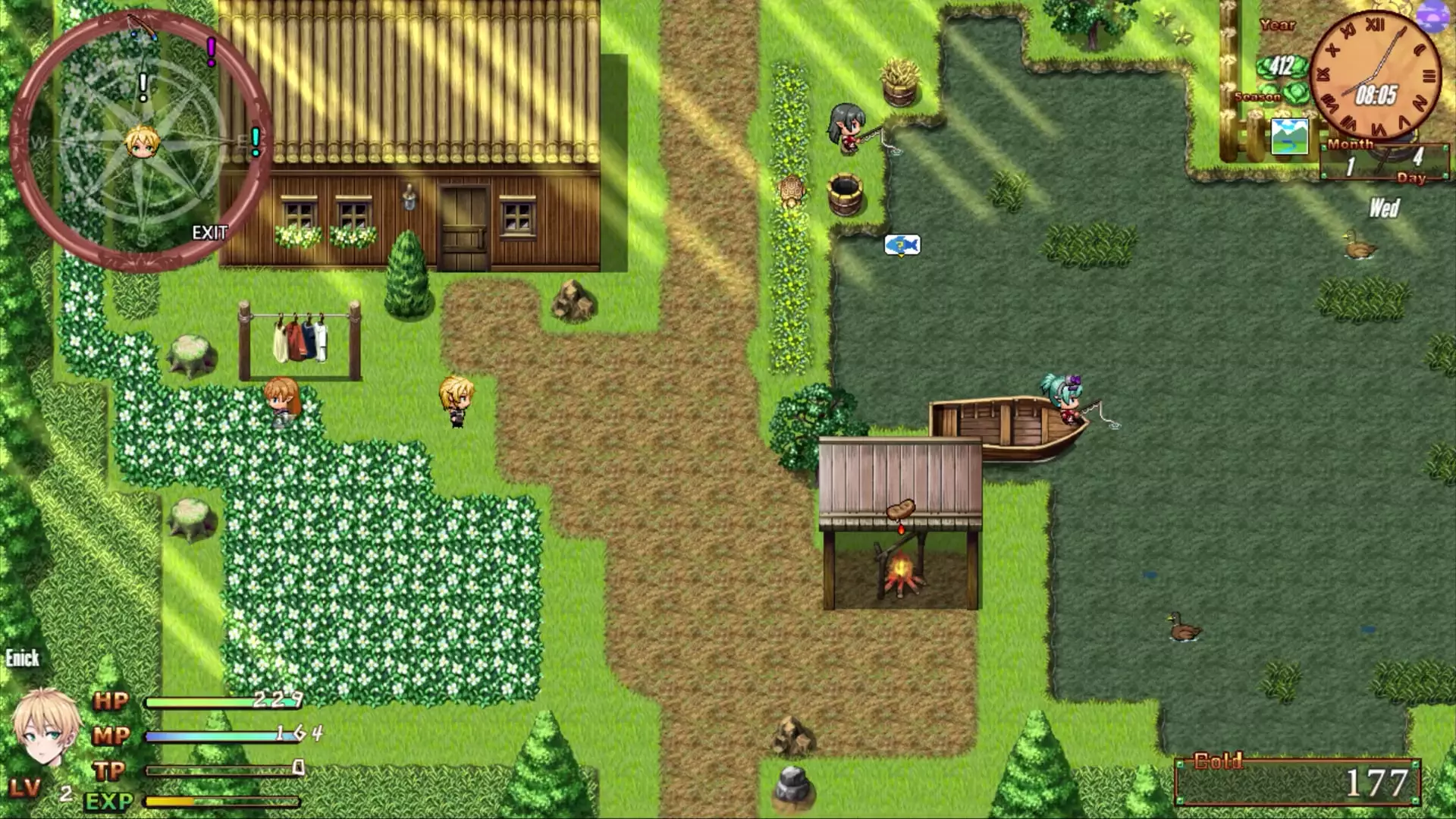The width and height of the screenshot is (1456, 819).
Task: Select the white exclamation marker on the compass
Action: [x=143, y=86]
